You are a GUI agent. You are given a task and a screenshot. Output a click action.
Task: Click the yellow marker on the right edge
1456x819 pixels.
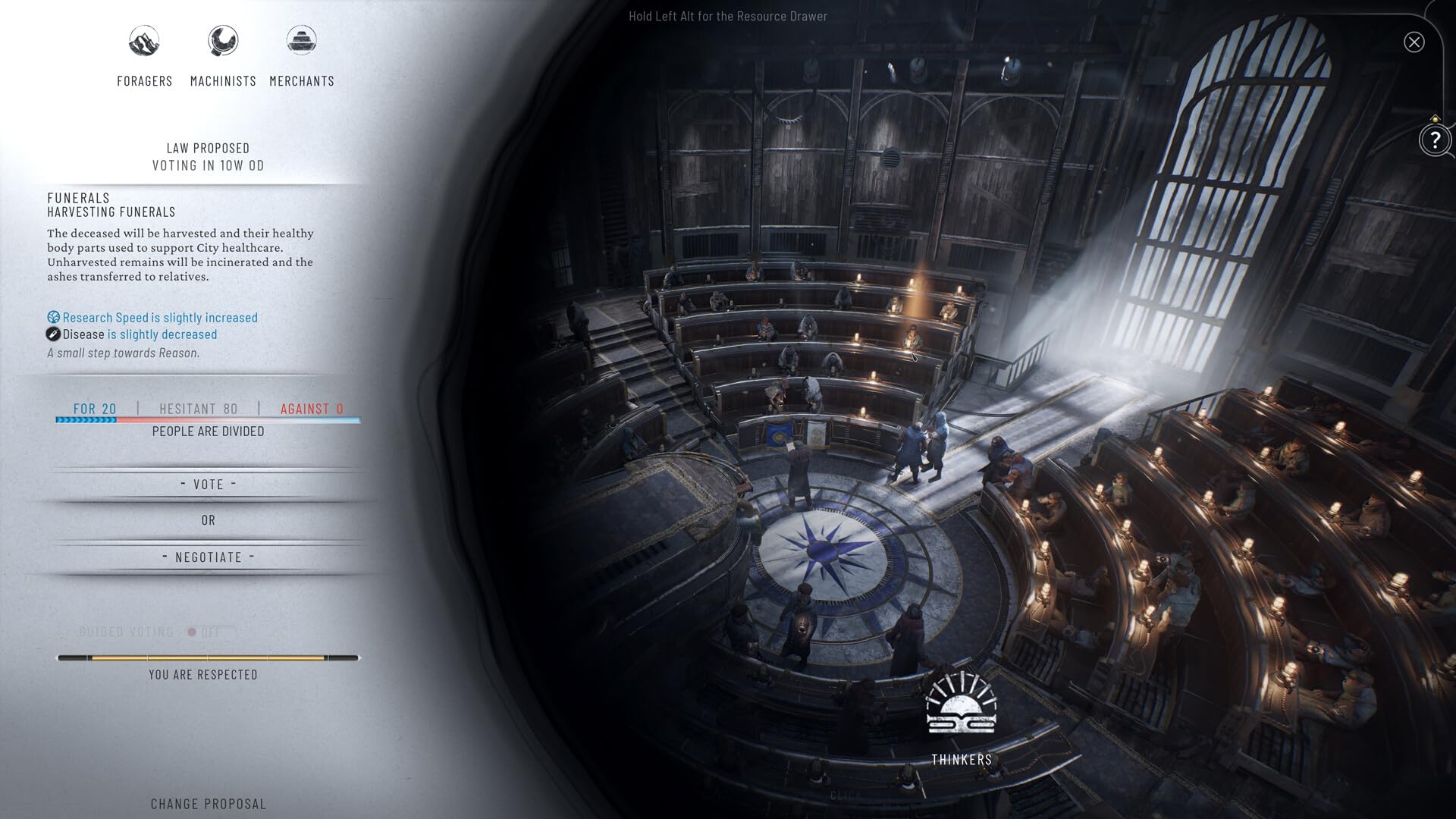click(1436, 118)
